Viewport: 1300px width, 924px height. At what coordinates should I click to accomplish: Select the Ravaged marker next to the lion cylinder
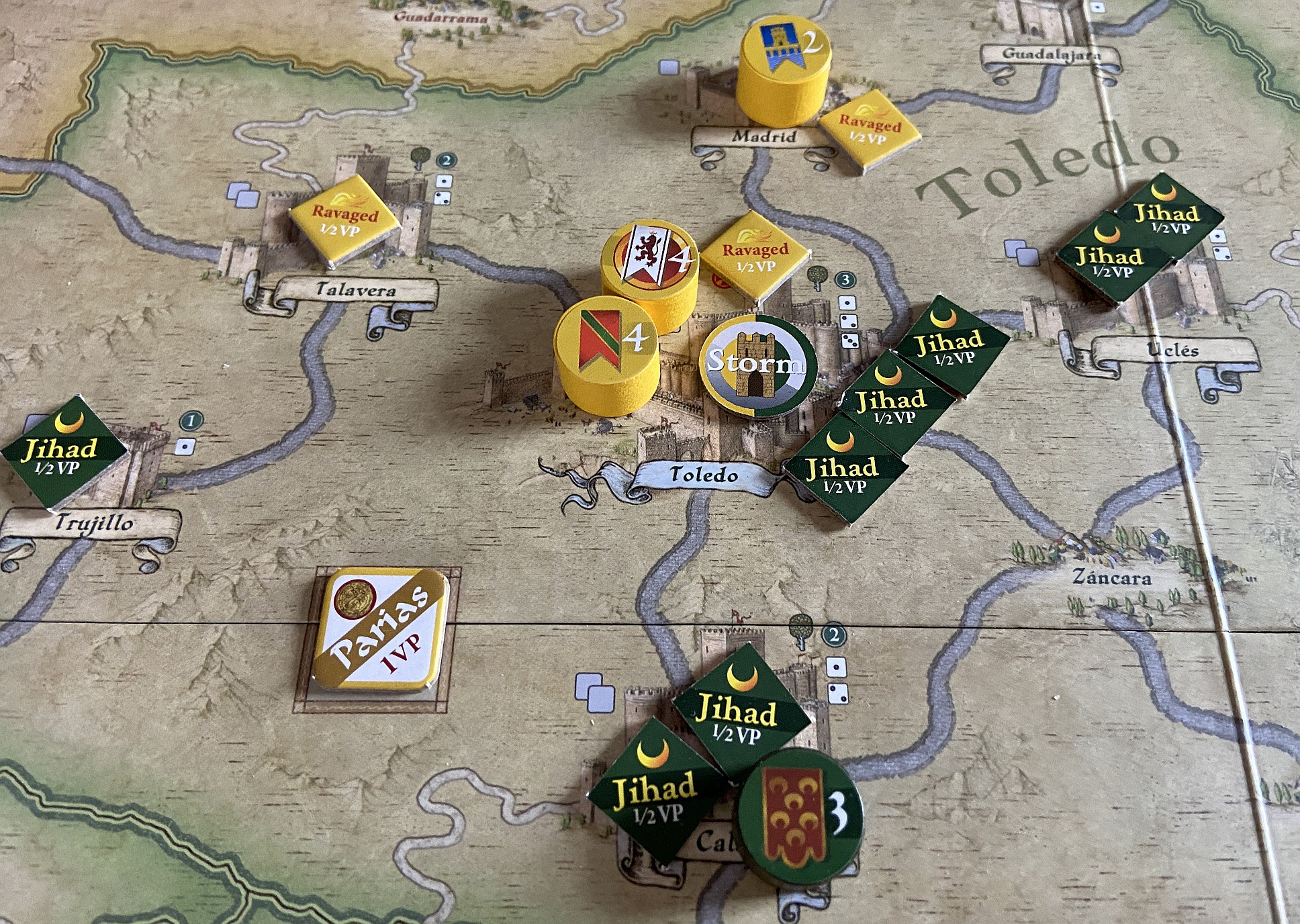755,256
